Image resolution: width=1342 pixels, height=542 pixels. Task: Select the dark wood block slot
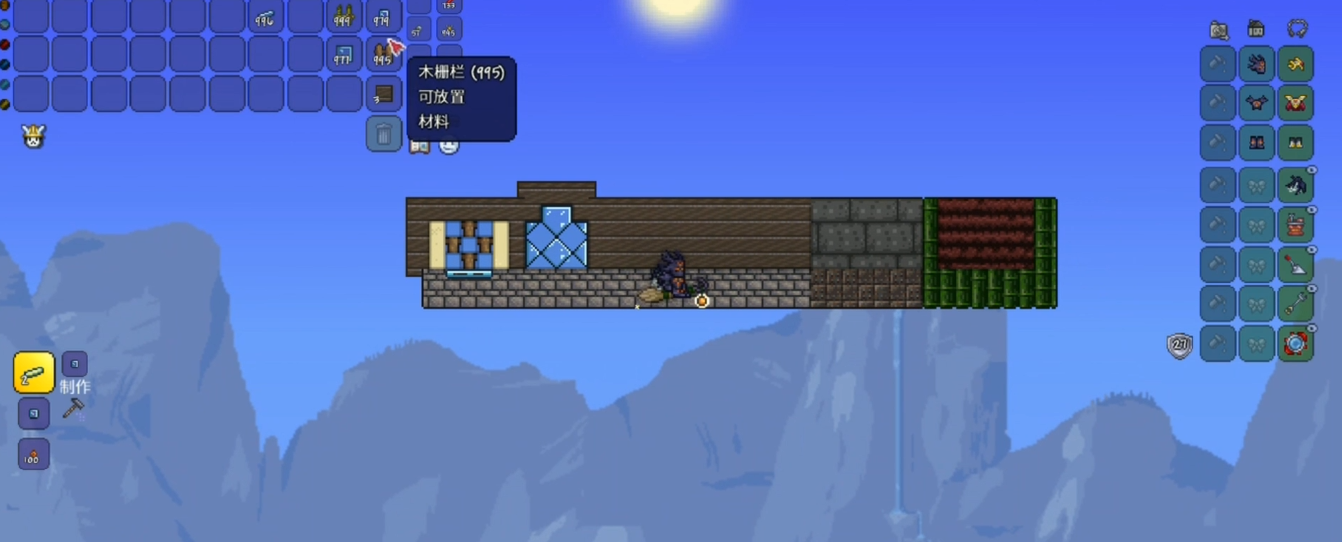(383, 94)
